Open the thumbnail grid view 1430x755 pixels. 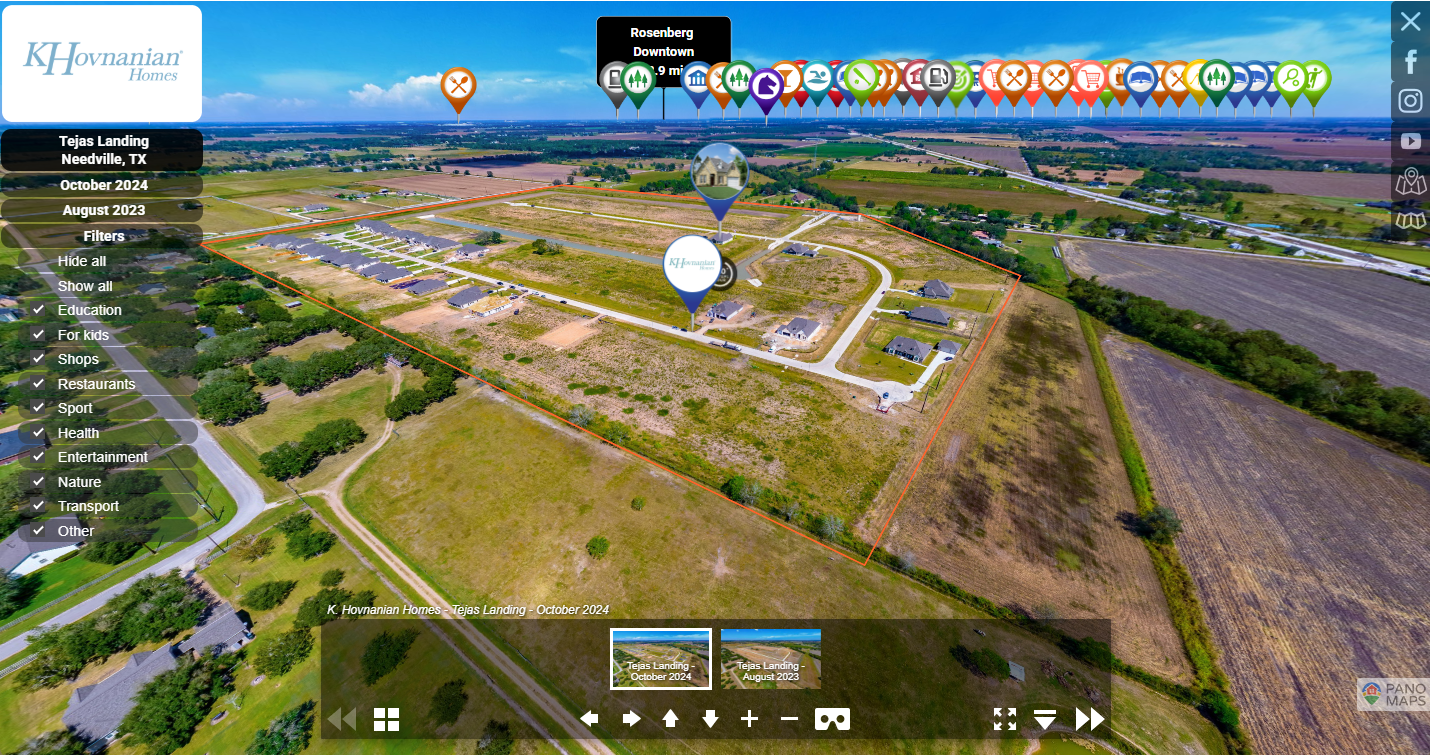coord(387,719)
